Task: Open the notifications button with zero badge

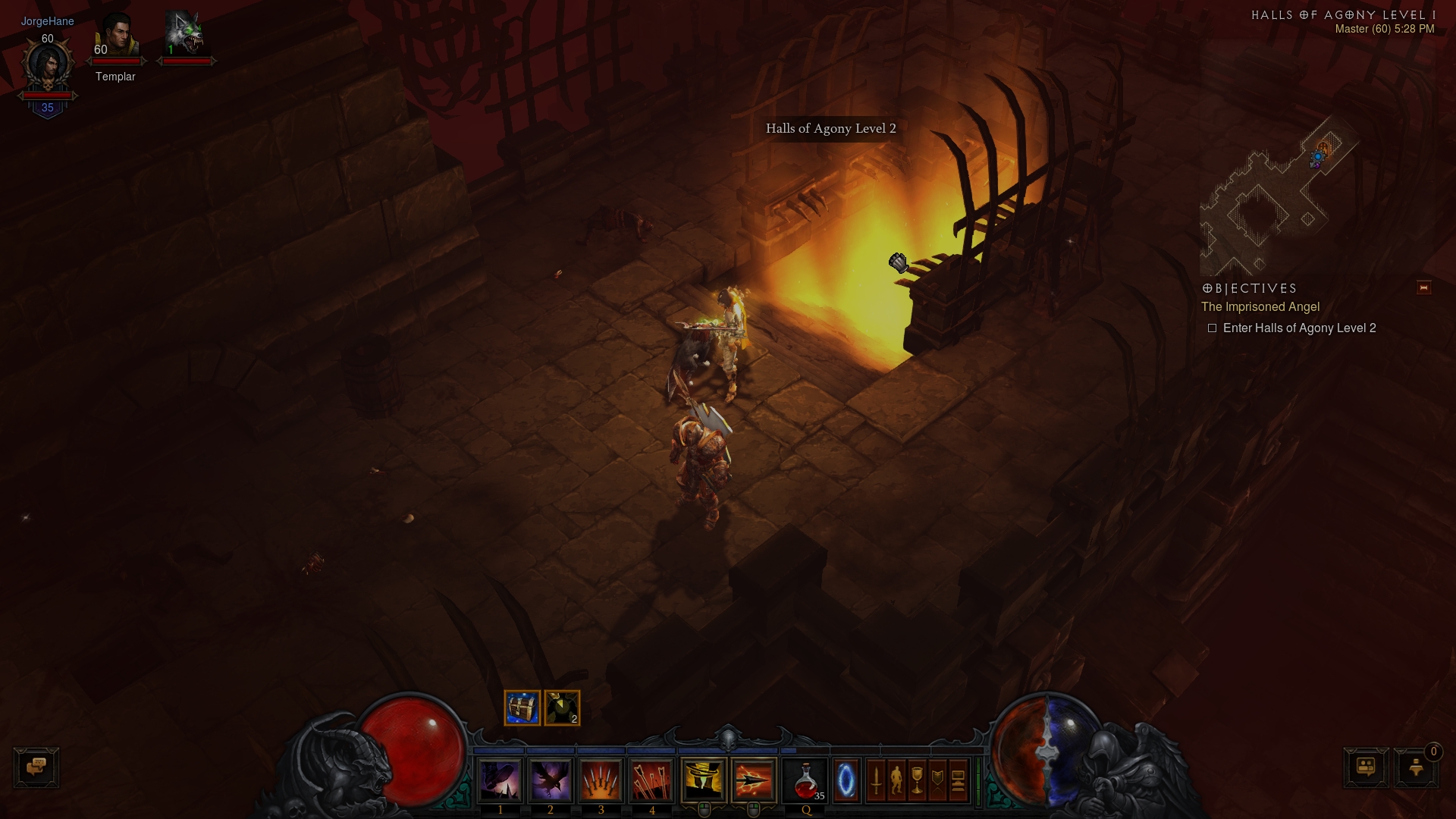Action: coord(1416,767)
